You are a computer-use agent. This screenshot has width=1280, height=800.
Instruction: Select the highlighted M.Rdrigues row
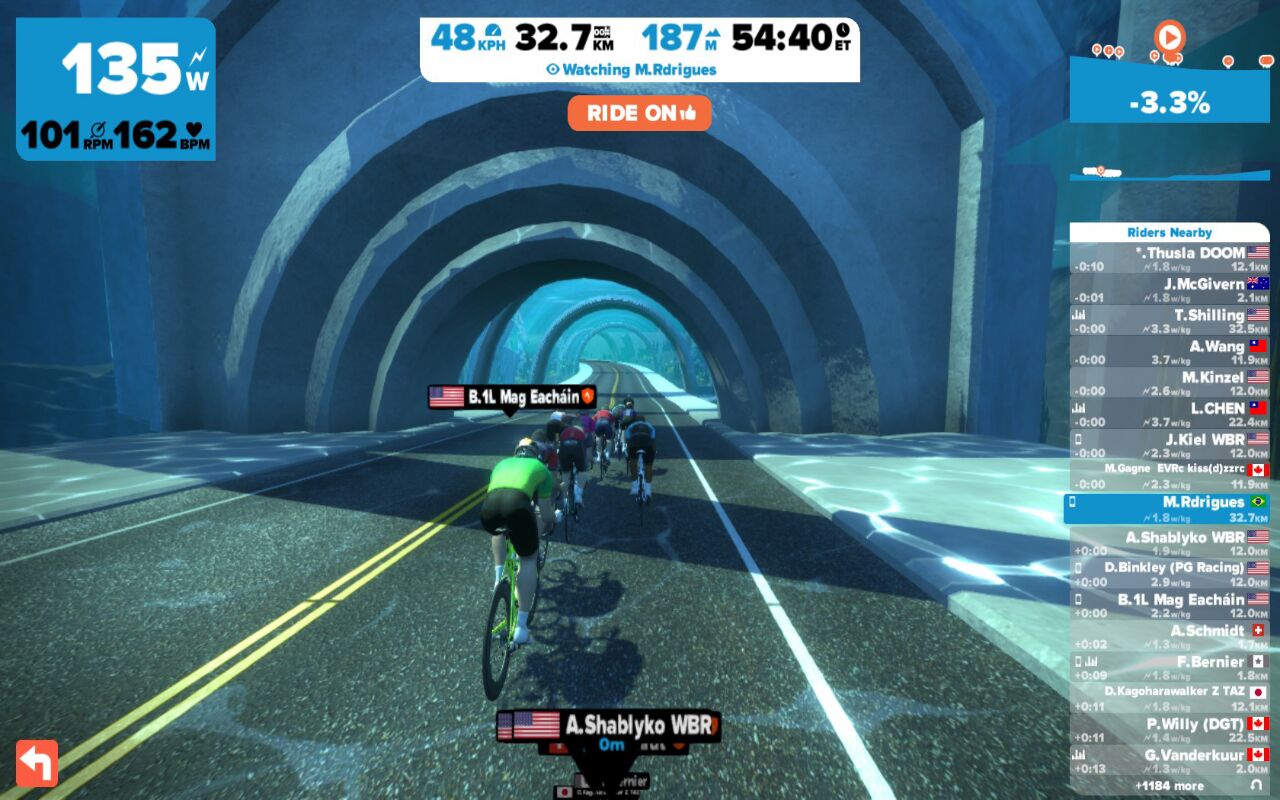click(1172, 510)
